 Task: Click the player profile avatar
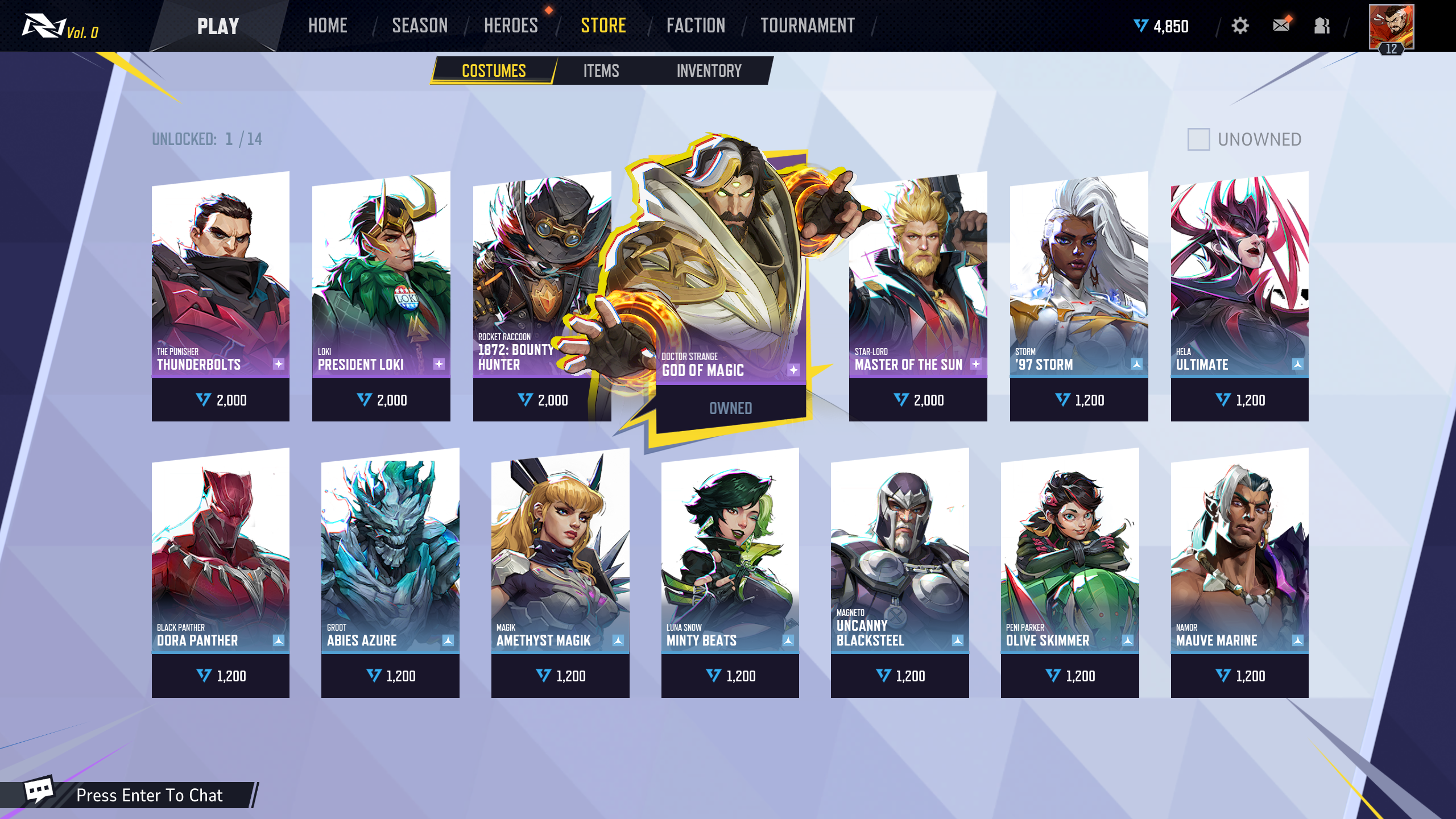[1391, 27]
